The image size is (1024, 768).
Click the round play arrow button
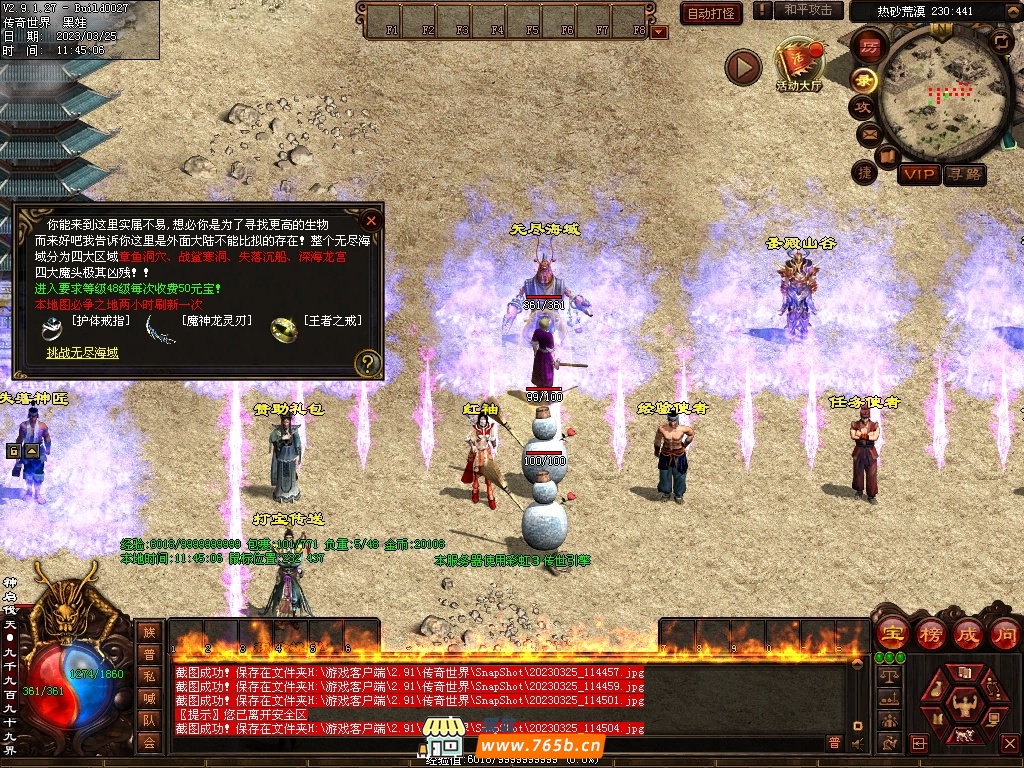743,68
